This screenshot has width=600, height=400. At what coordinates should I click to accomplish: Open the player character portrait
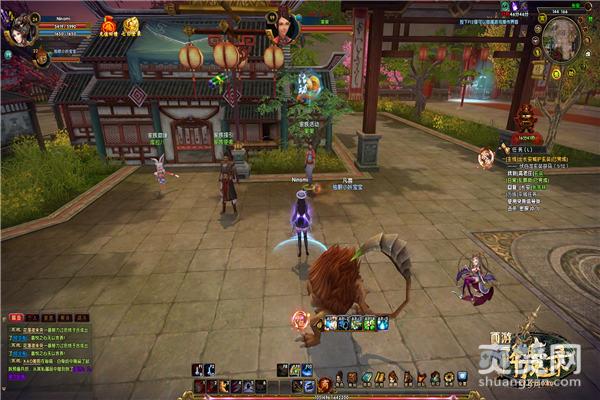18,32
